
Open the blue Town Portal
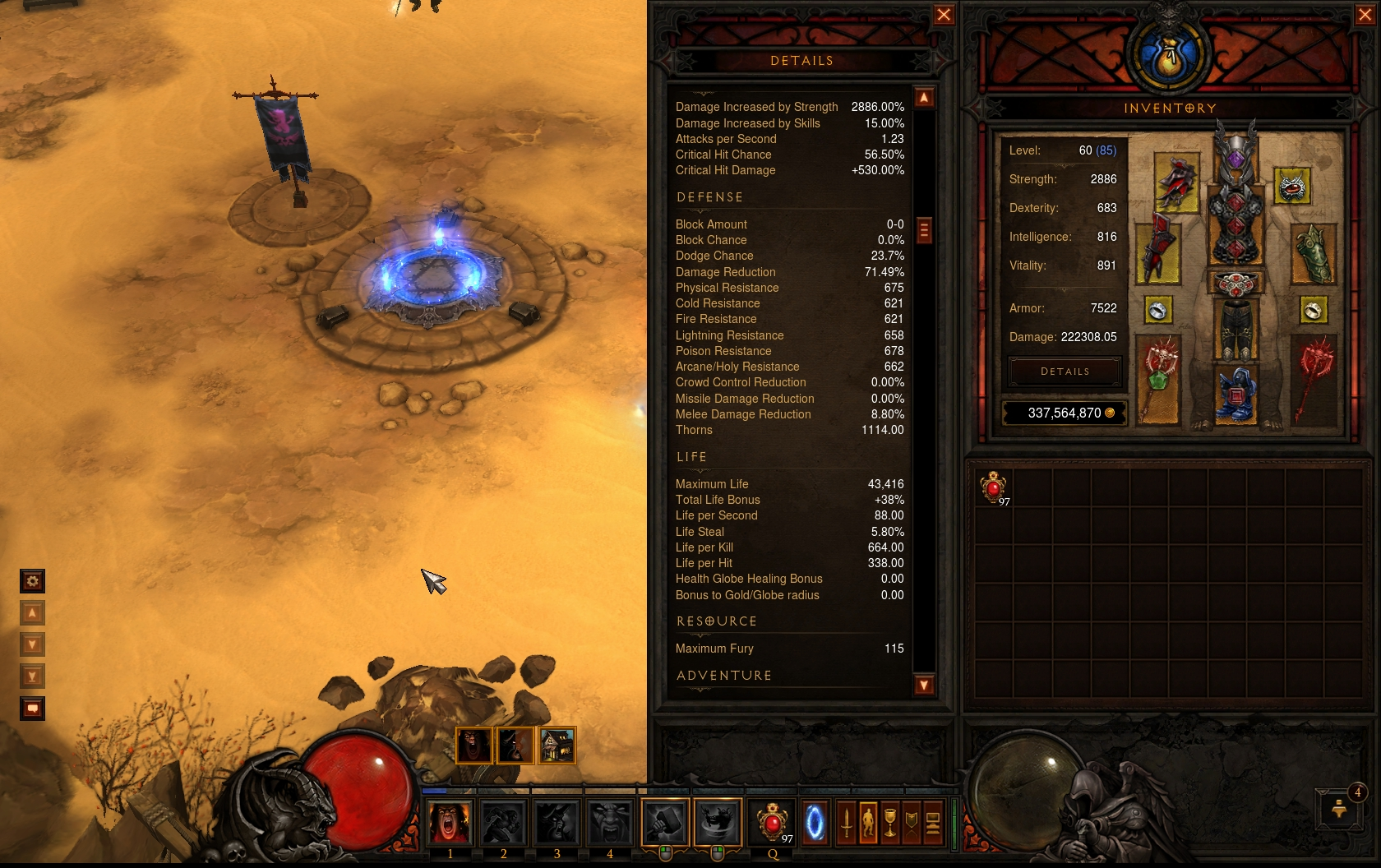coord(815,823)
